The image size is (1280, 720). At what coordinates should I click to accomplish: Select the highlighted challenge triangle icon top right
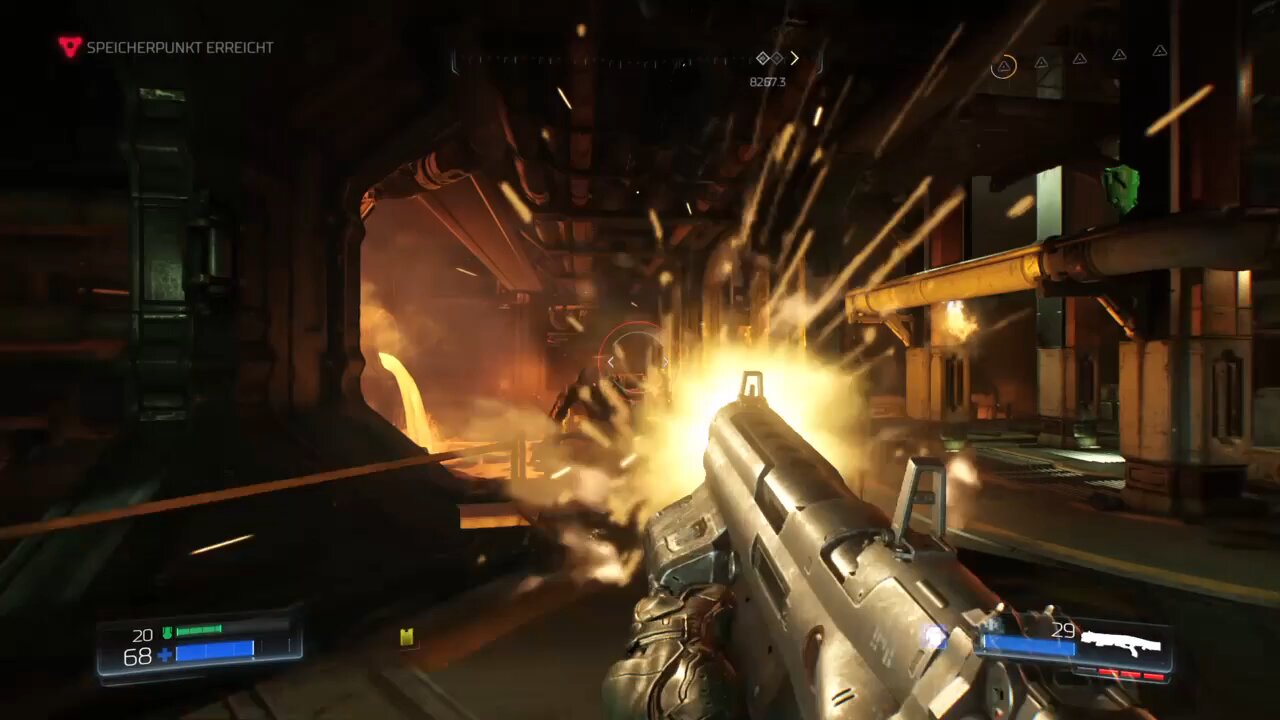1004,65
